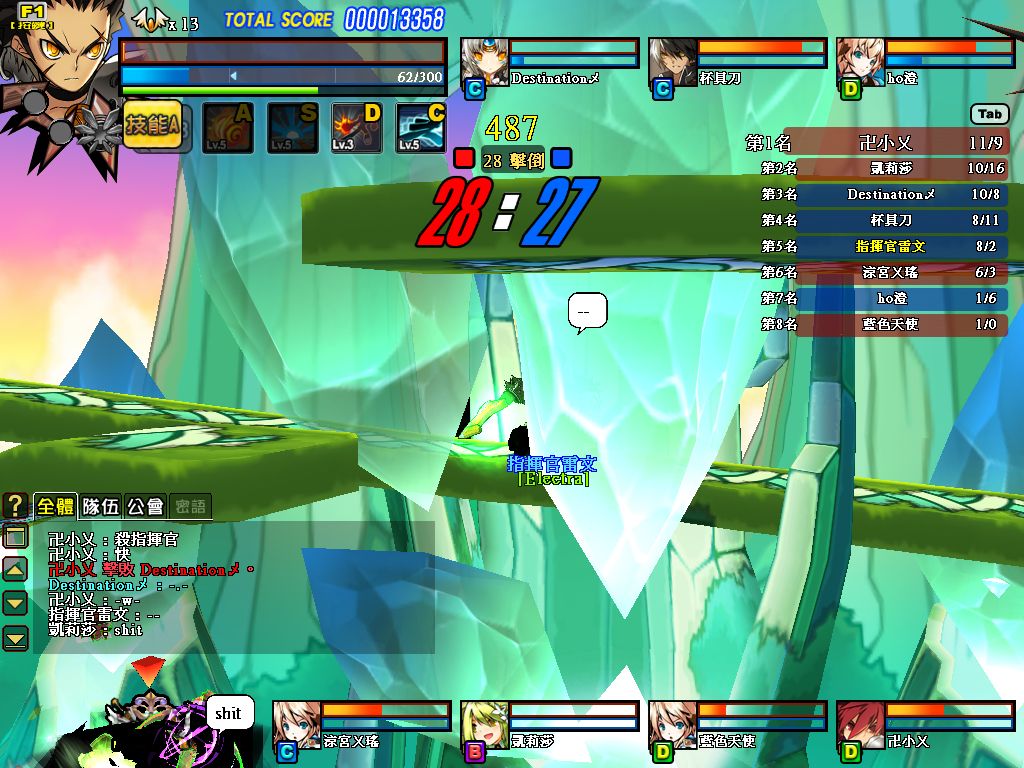1024x768 pixels.
Task: Open the 公會 guild chat tab
Action: coord(146,506)
